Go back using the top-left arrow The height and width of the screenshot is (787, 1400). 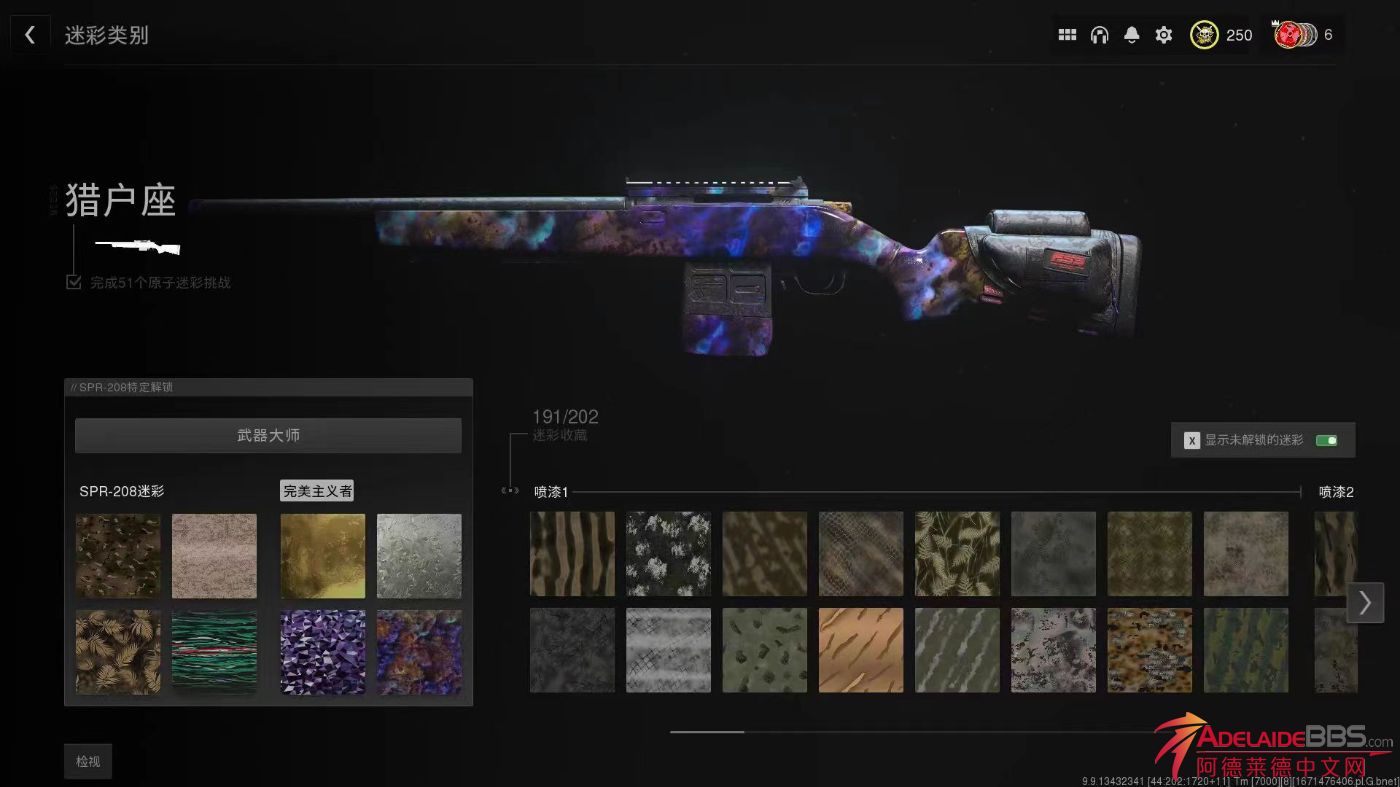30,35
